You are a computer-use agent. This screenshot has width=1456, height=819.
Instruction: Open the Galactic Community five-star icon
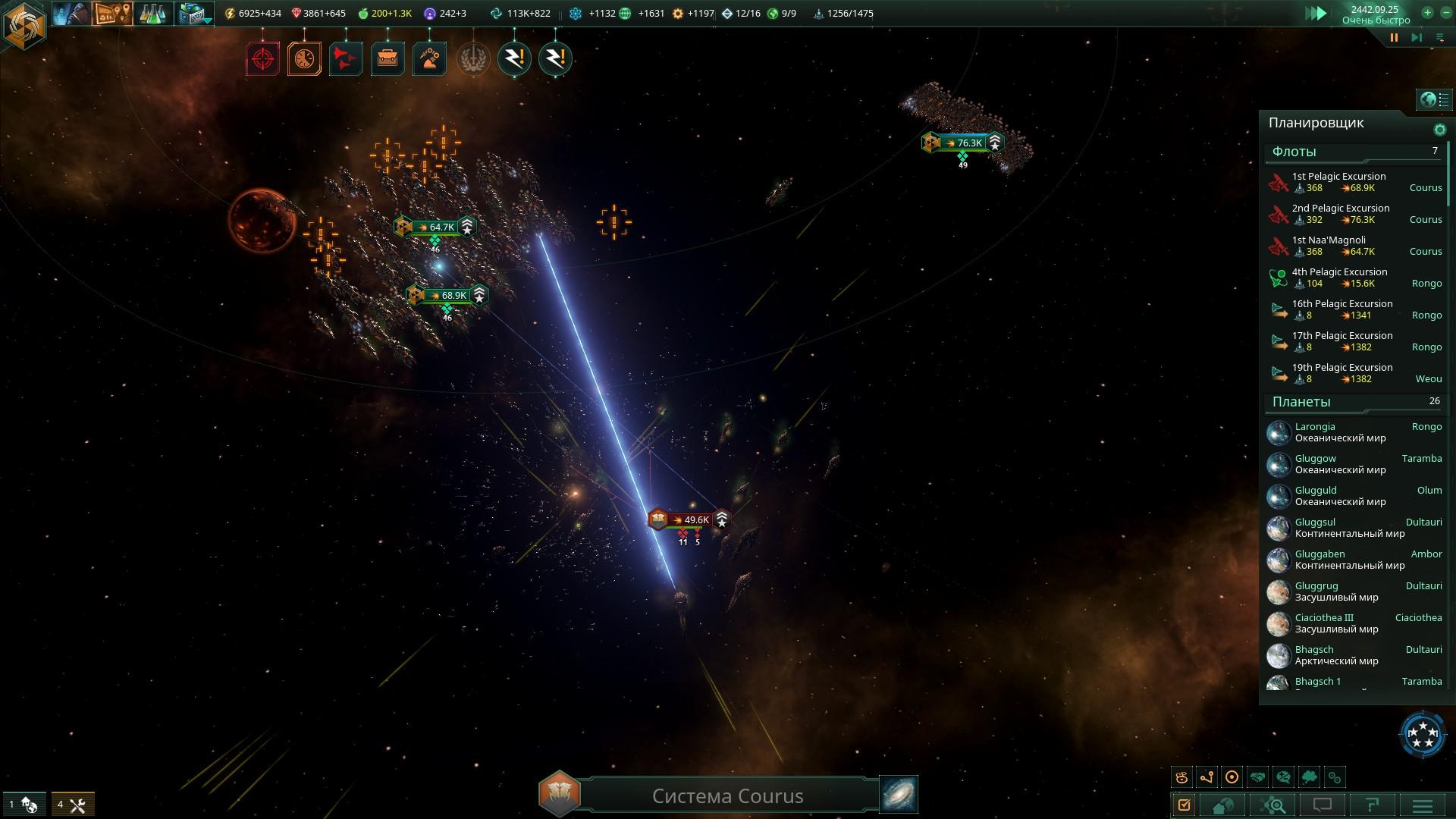pyautogui.click(x=1422, y=733)
